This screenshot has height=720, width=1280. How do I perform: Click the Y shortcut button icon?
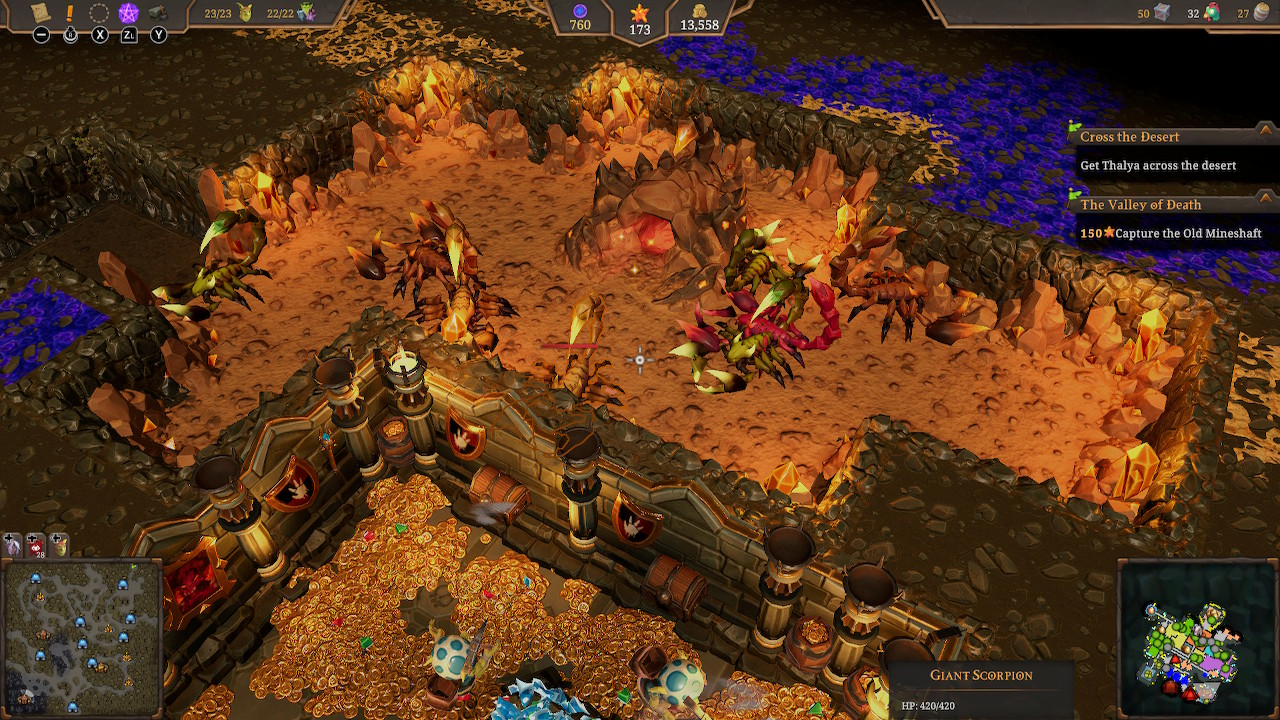pos(157,36)
